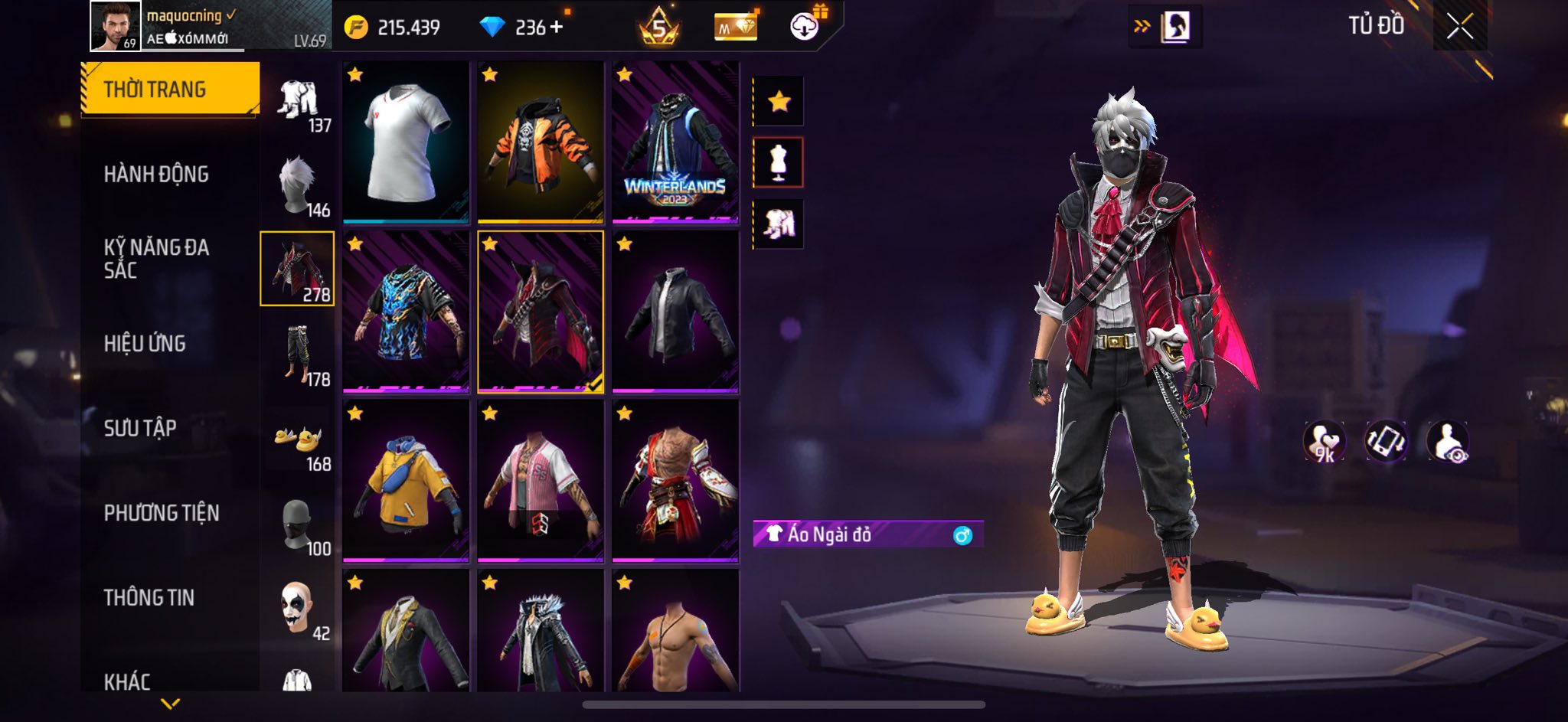Screen dimensions: 1568x722
Task: Switch to the hair category with 146 items
Action: click(x=298, y=185)
